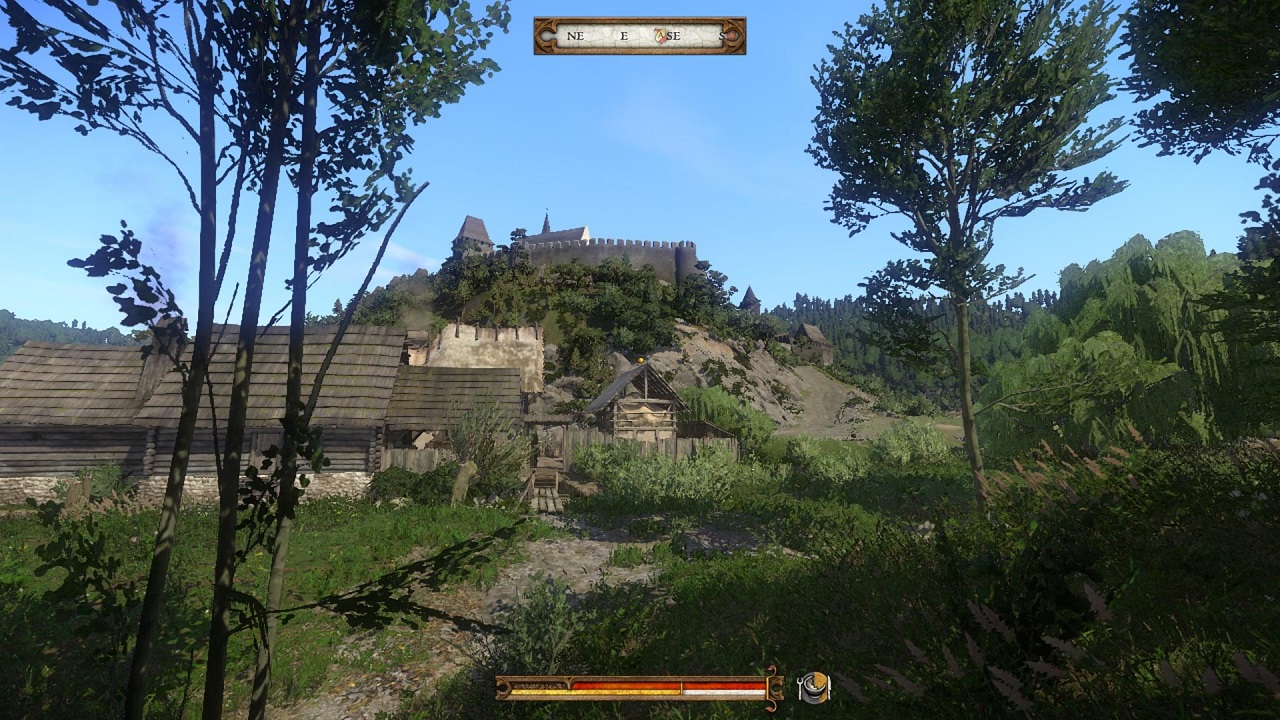Click the SE label on the compass
1280x720 pixels.
[x=674, y=35]
